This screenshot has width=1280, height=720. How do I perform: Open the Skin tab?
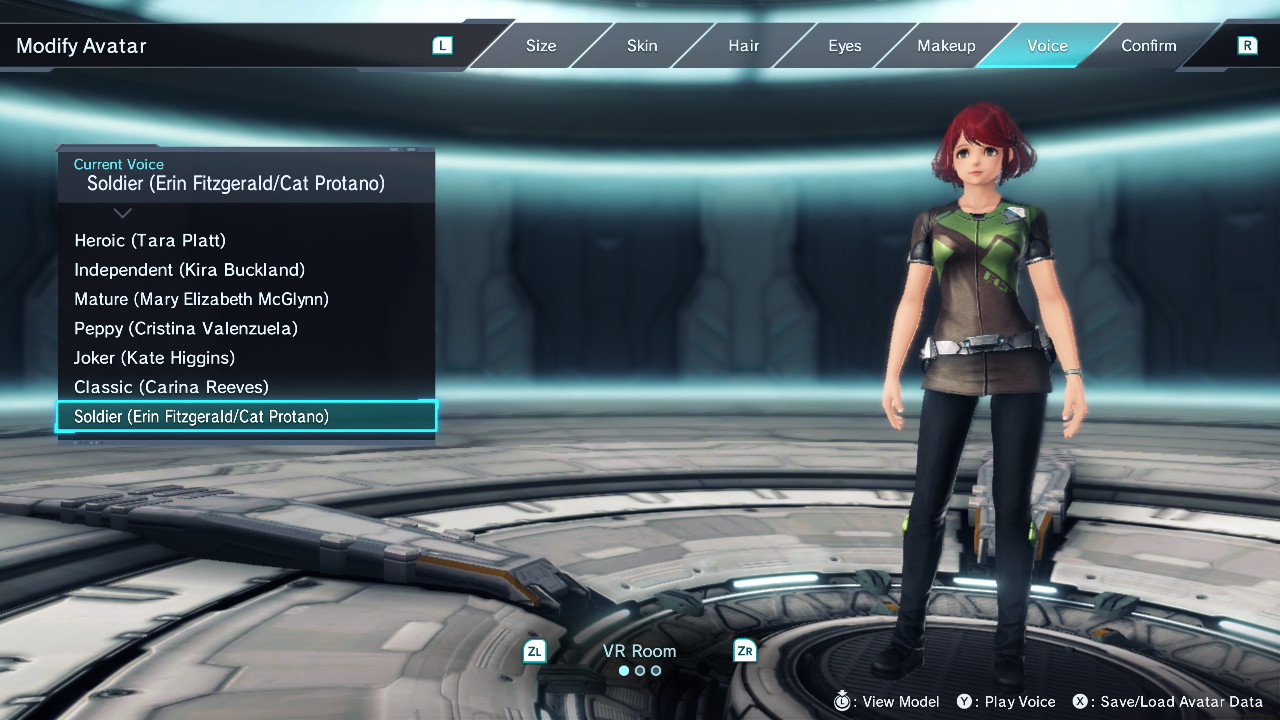[642, 46]
